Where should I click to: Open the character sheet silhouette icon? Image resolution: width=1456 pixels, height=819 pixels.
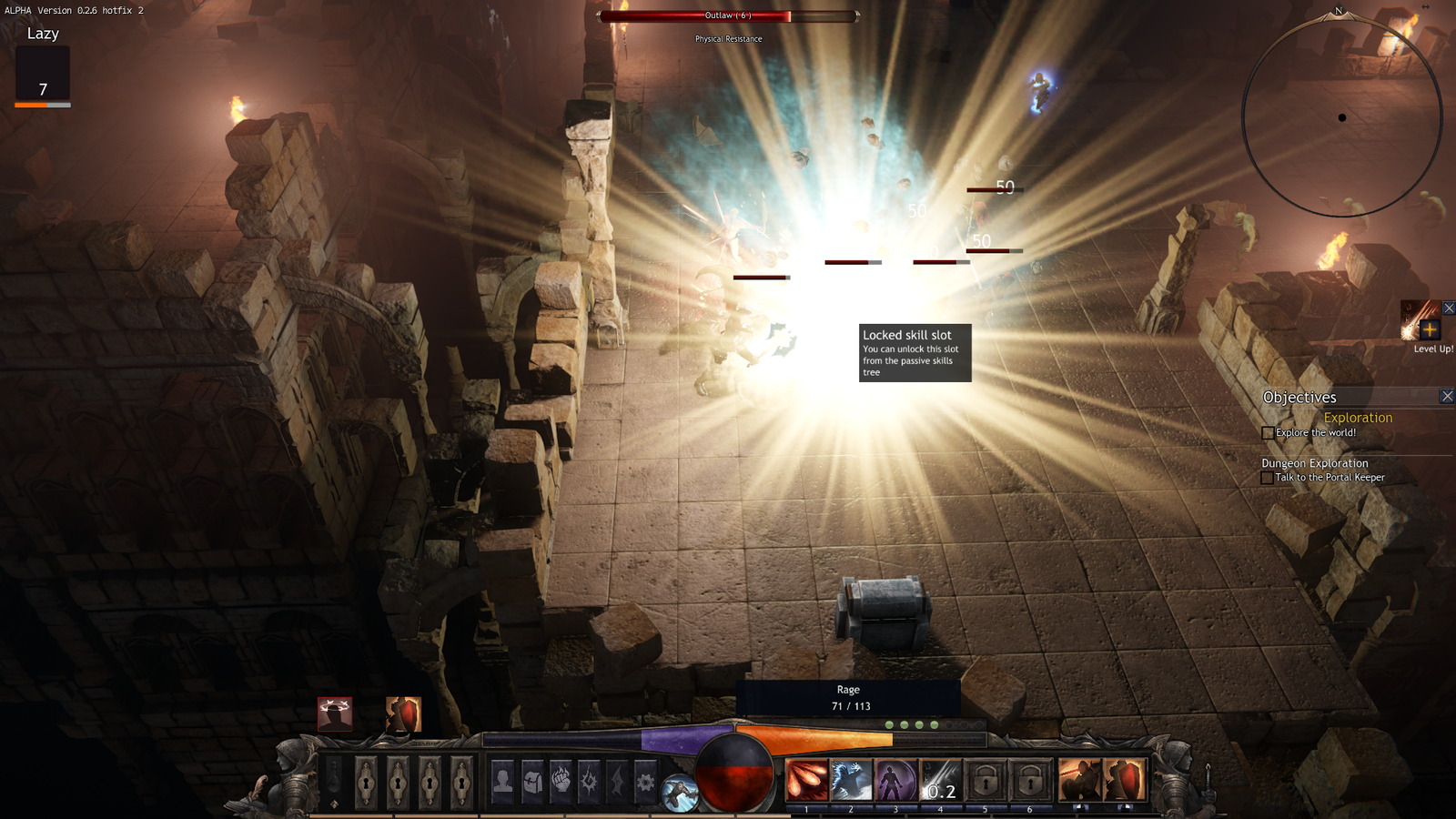point(502,780)
